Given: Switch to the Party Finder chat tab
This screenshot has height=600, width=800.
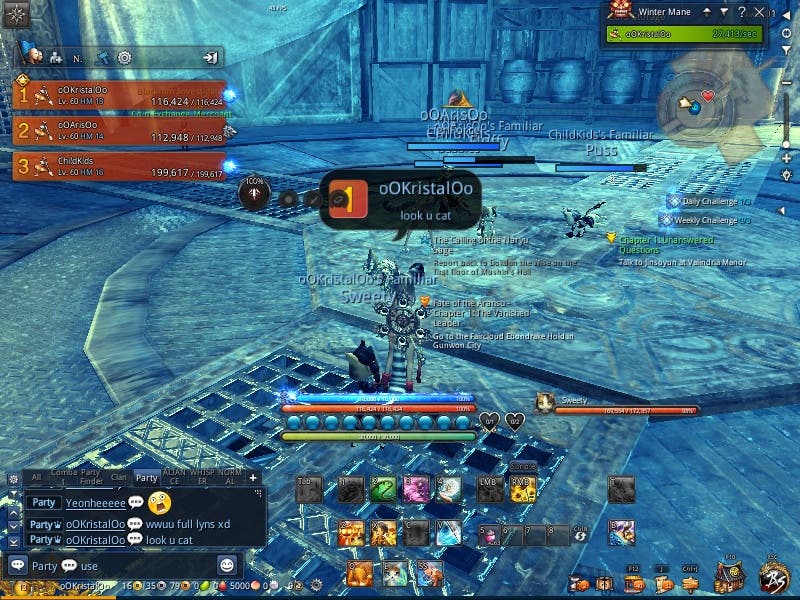Looking at the screenshot, I should coord(91,478).
